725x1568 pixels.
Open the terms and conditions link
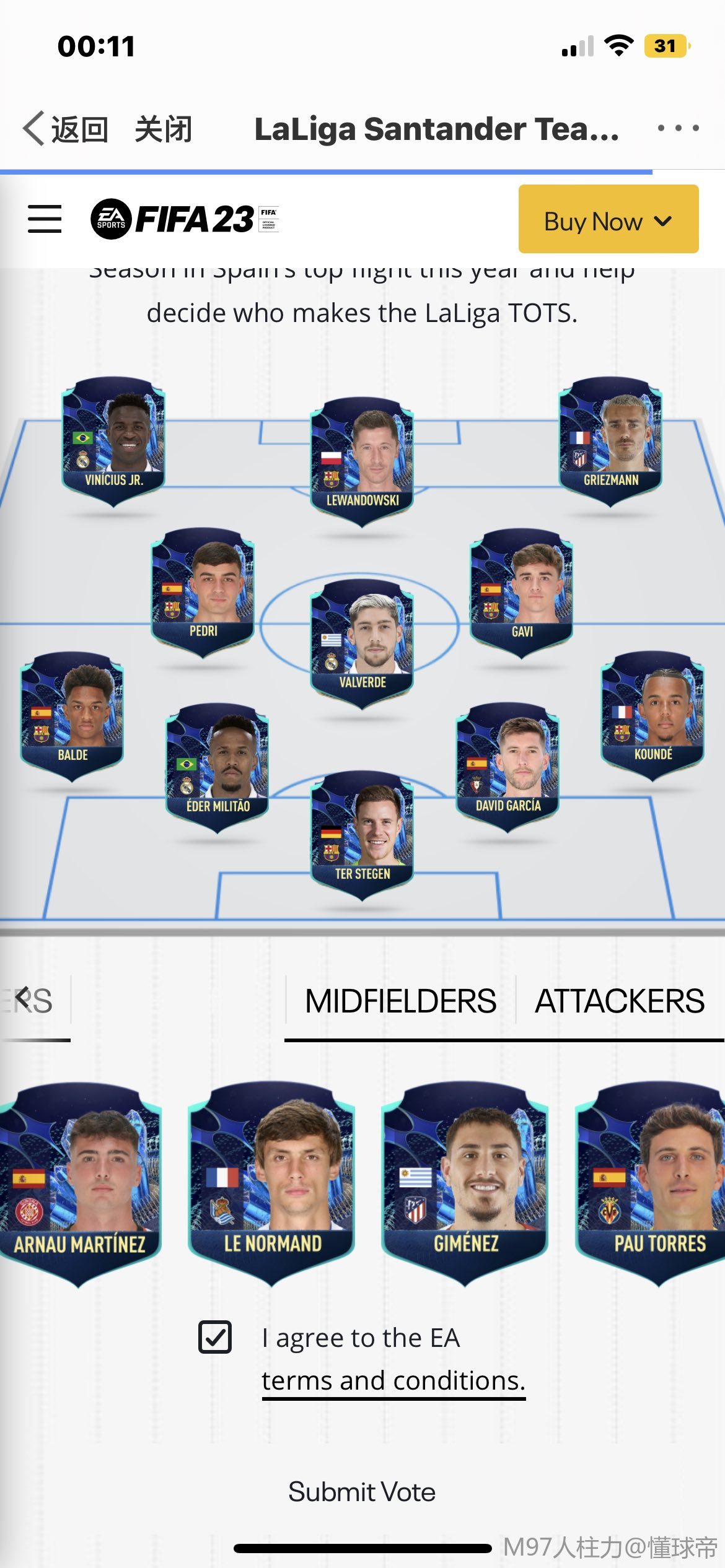tap(393, 1381)
